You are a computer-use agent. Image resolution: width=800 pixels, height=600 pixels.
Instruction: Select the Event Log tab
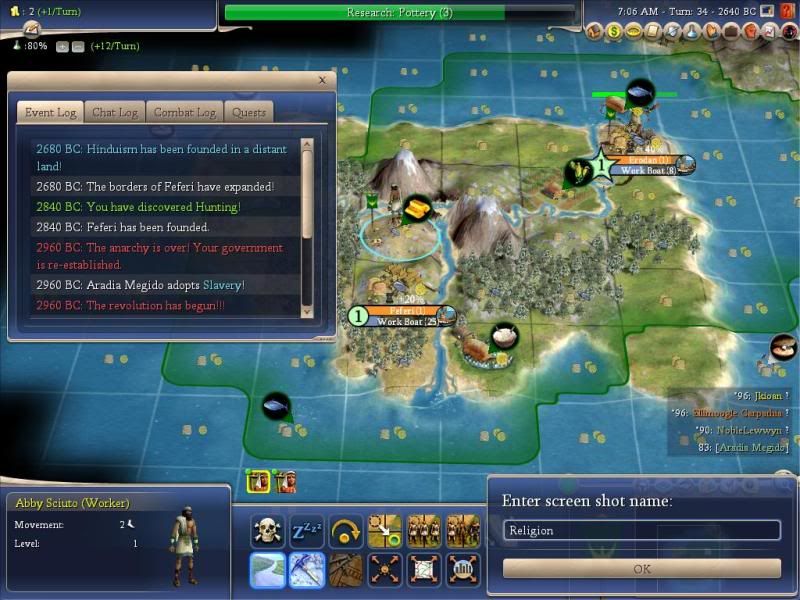tap(52, 113)
